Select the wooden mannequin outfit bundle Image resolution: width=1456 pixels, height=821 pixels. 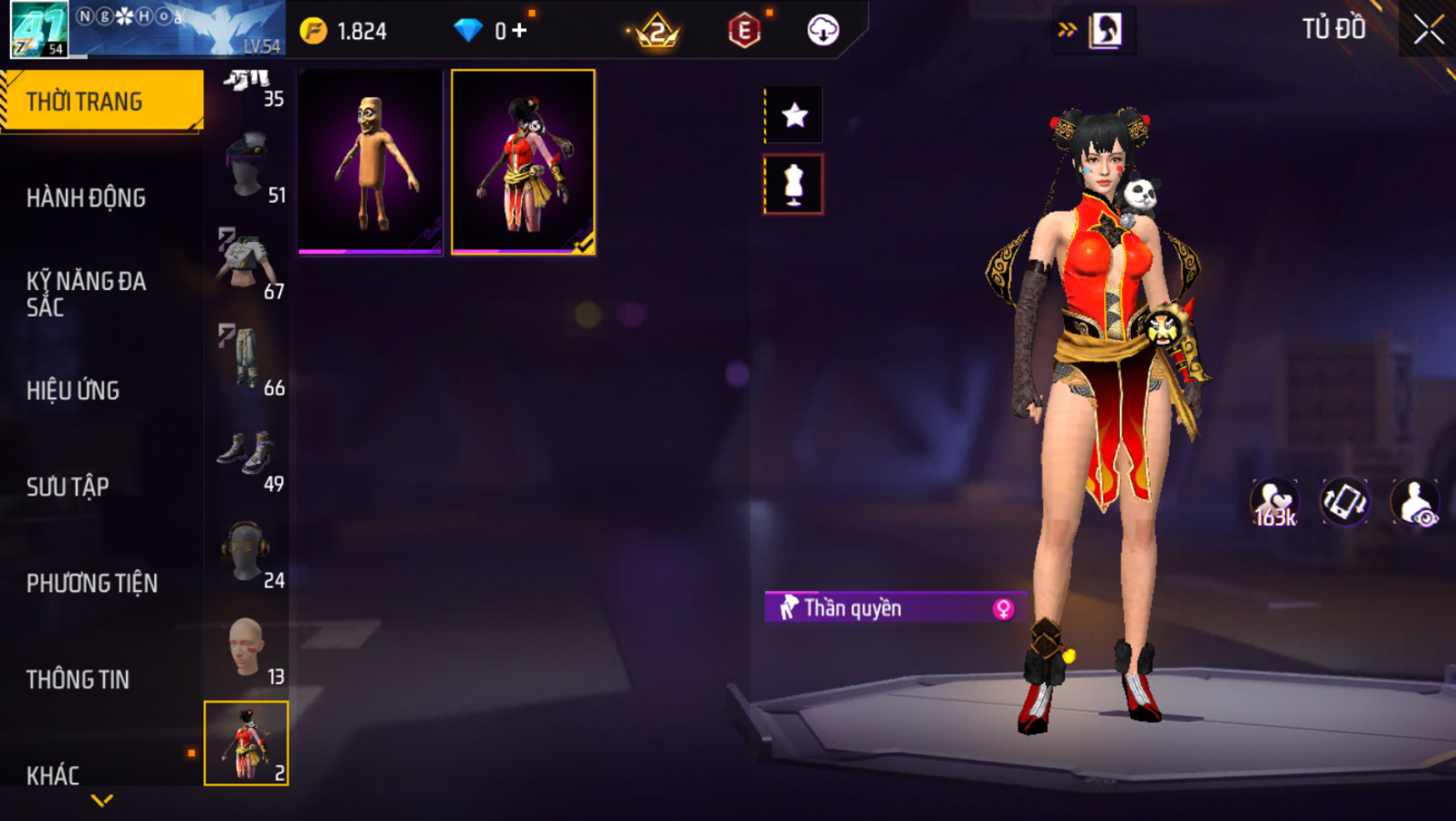[x=370, y=162]
